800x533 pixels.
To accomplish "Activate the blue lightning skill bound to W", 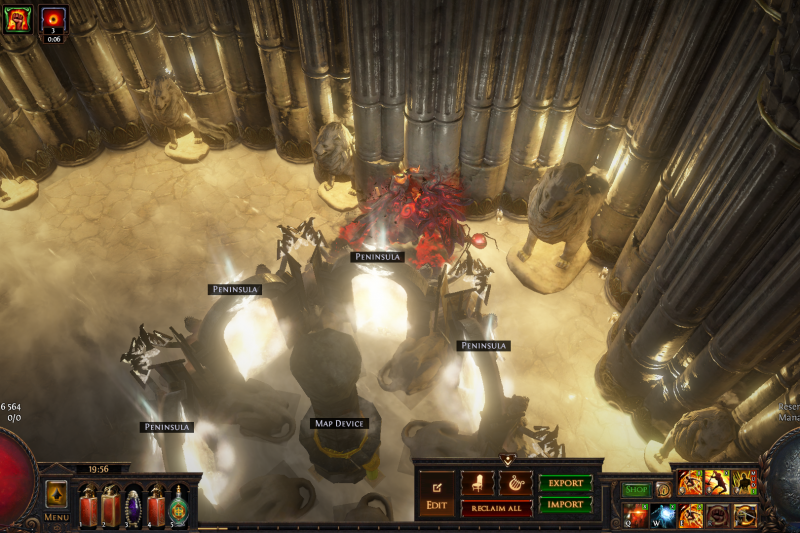I will click(x=664, y=515).
